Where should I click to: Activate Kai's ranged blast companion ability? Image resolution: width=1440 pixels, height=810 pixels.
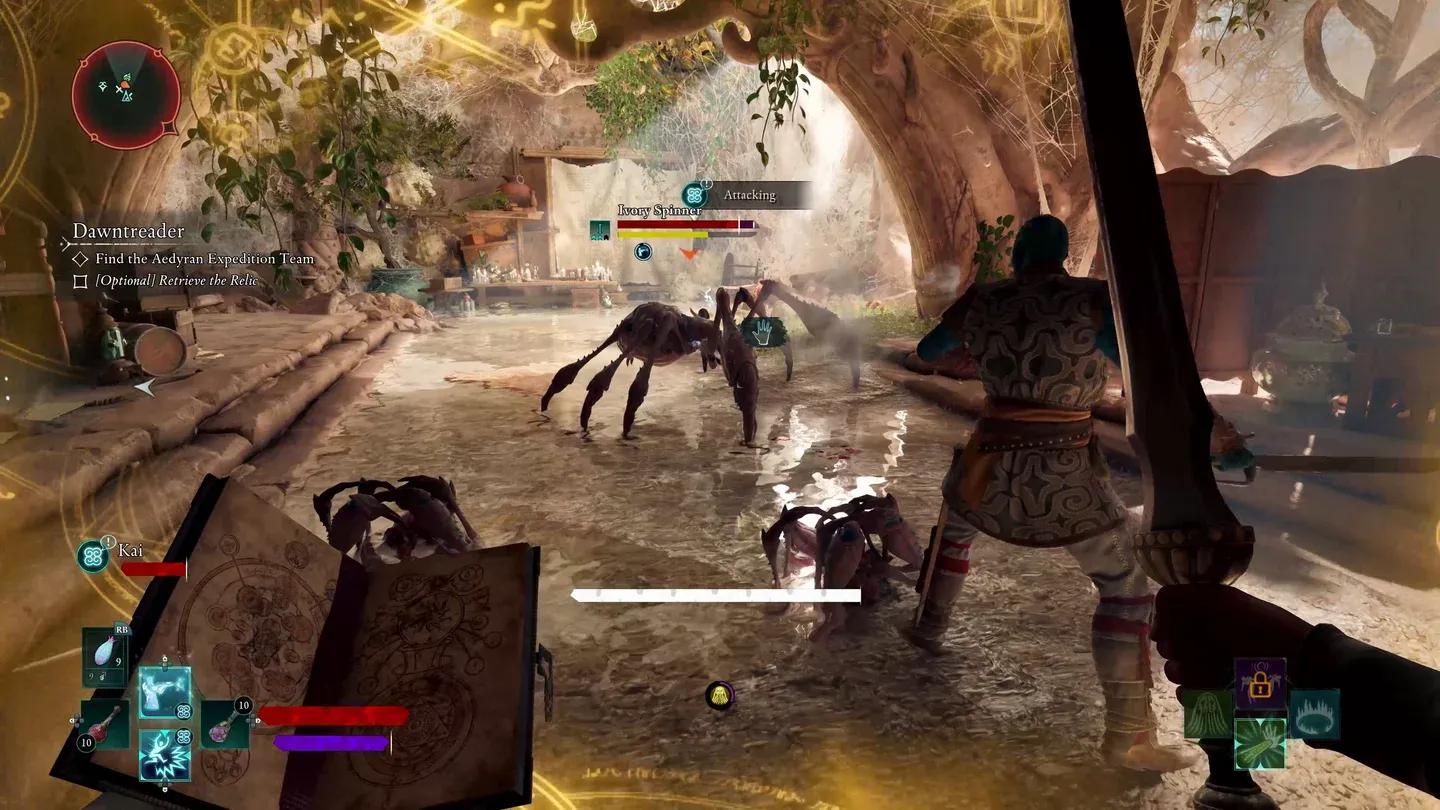click(164, 691)
